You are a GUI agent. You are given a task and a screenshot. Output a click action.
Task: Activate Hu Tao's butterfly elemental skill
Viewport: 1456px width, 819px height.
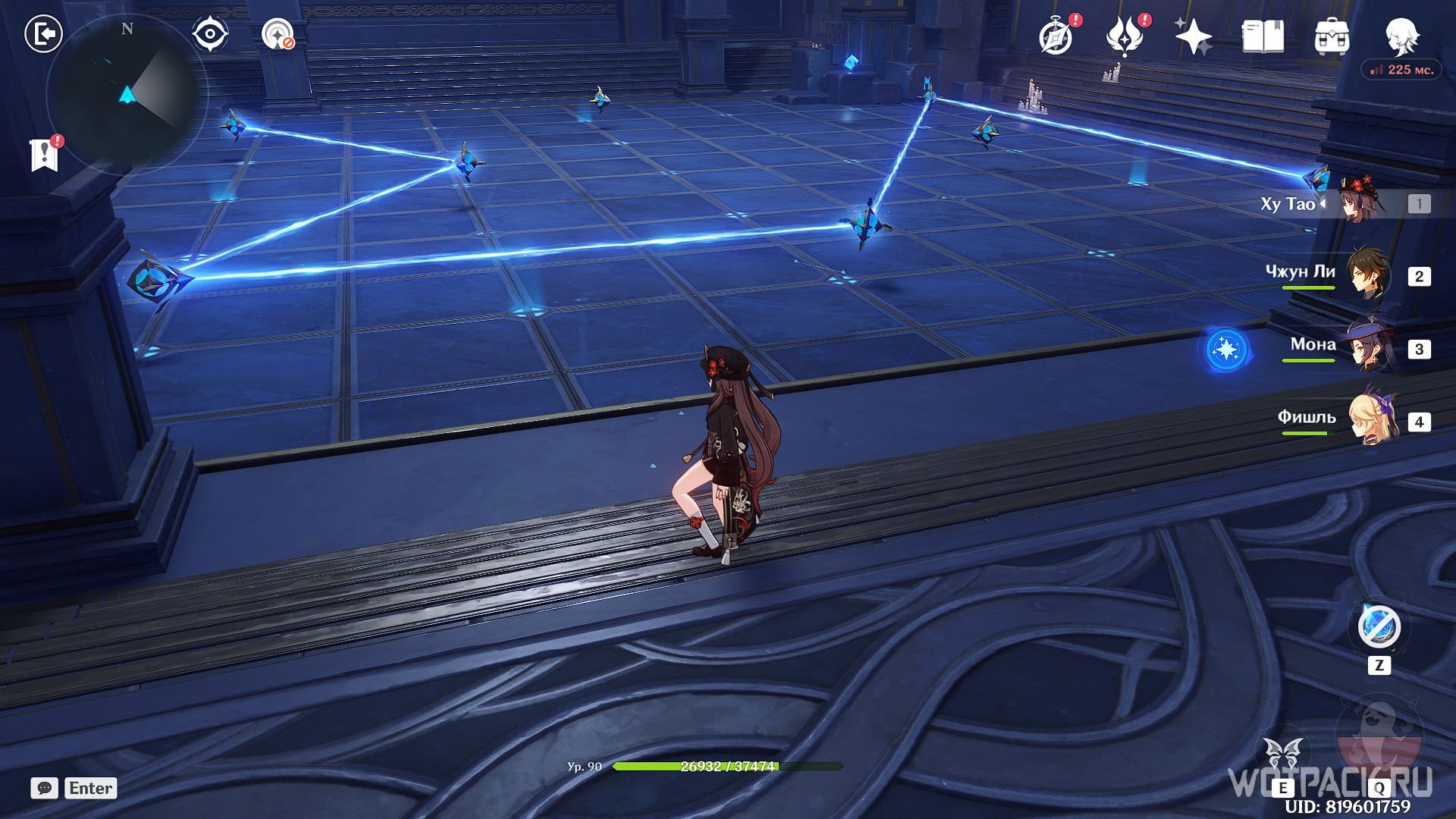click(x=1283, y=758)
